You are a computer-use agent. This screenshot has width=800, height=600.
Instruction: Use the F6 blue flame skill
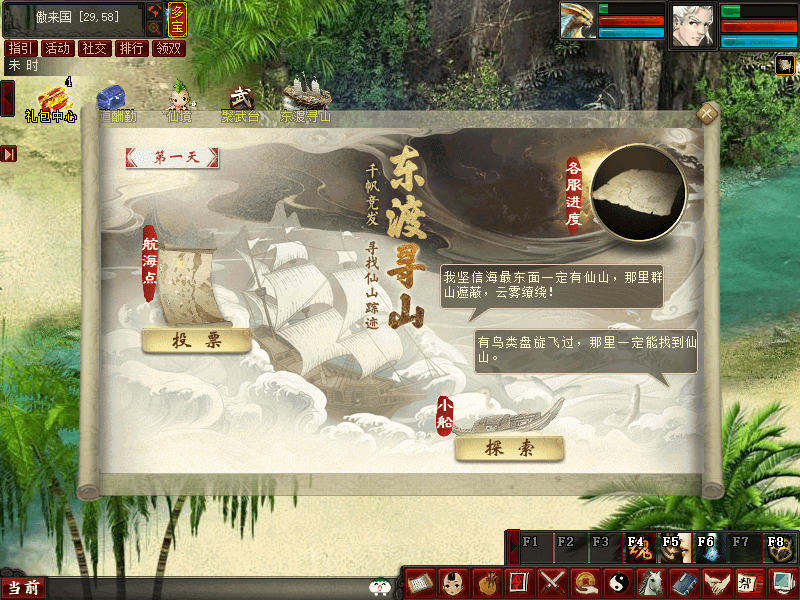[707, 546]
